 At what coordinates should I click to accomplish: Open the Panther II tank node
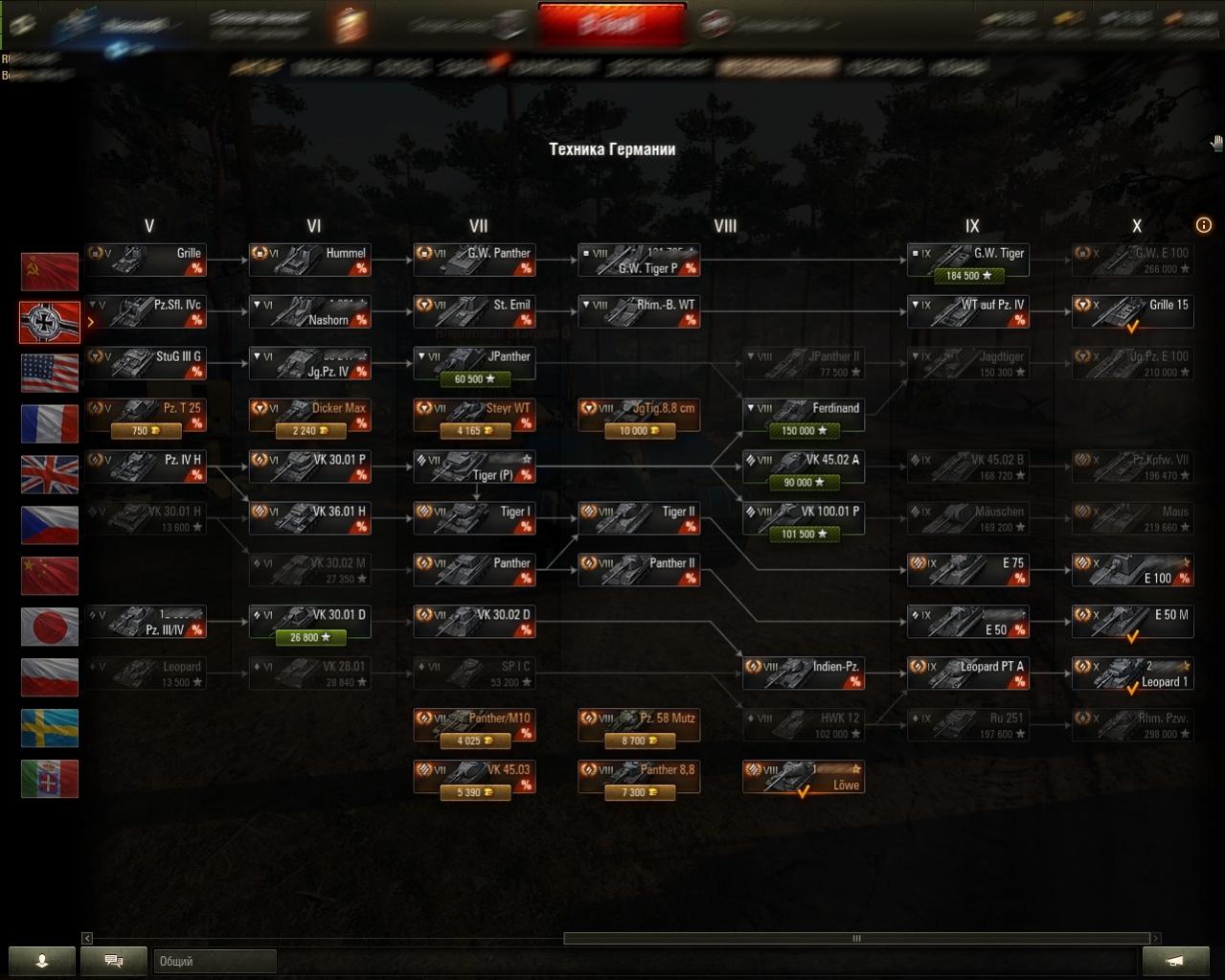(639, 570)
